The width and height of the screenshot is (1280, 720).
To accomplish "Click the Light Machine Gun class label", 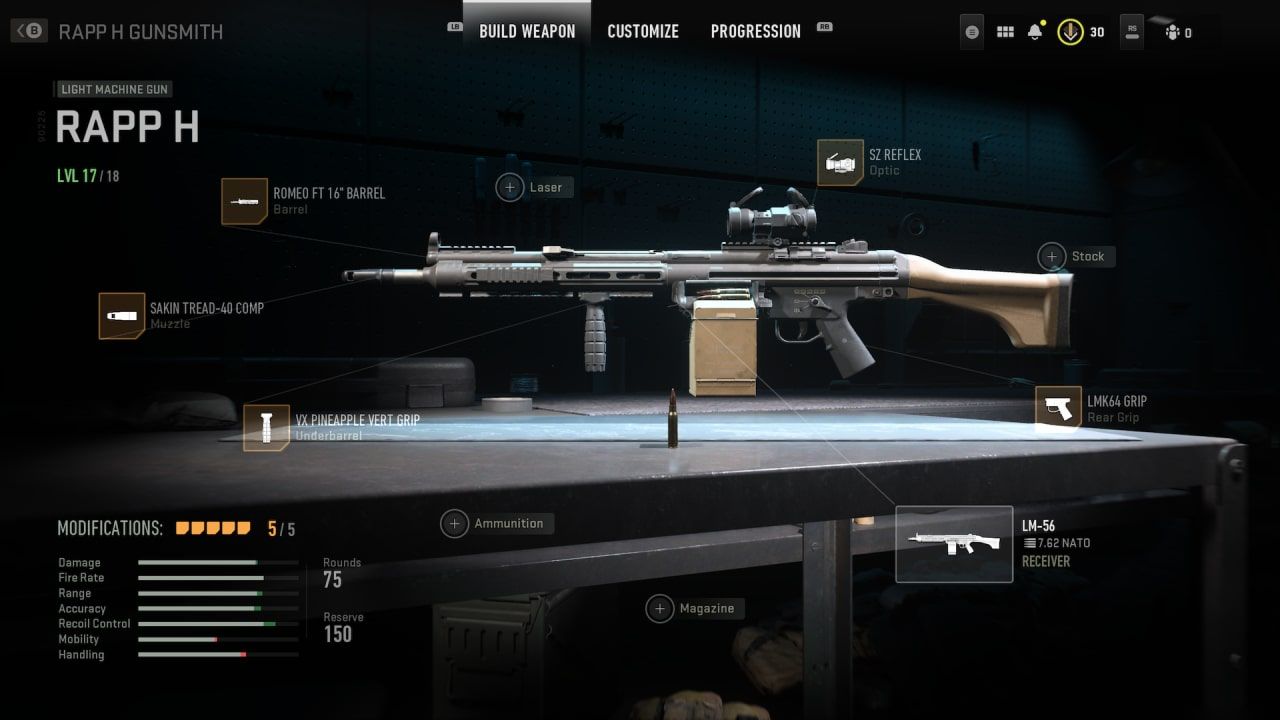I will click(x=113, y=89).
